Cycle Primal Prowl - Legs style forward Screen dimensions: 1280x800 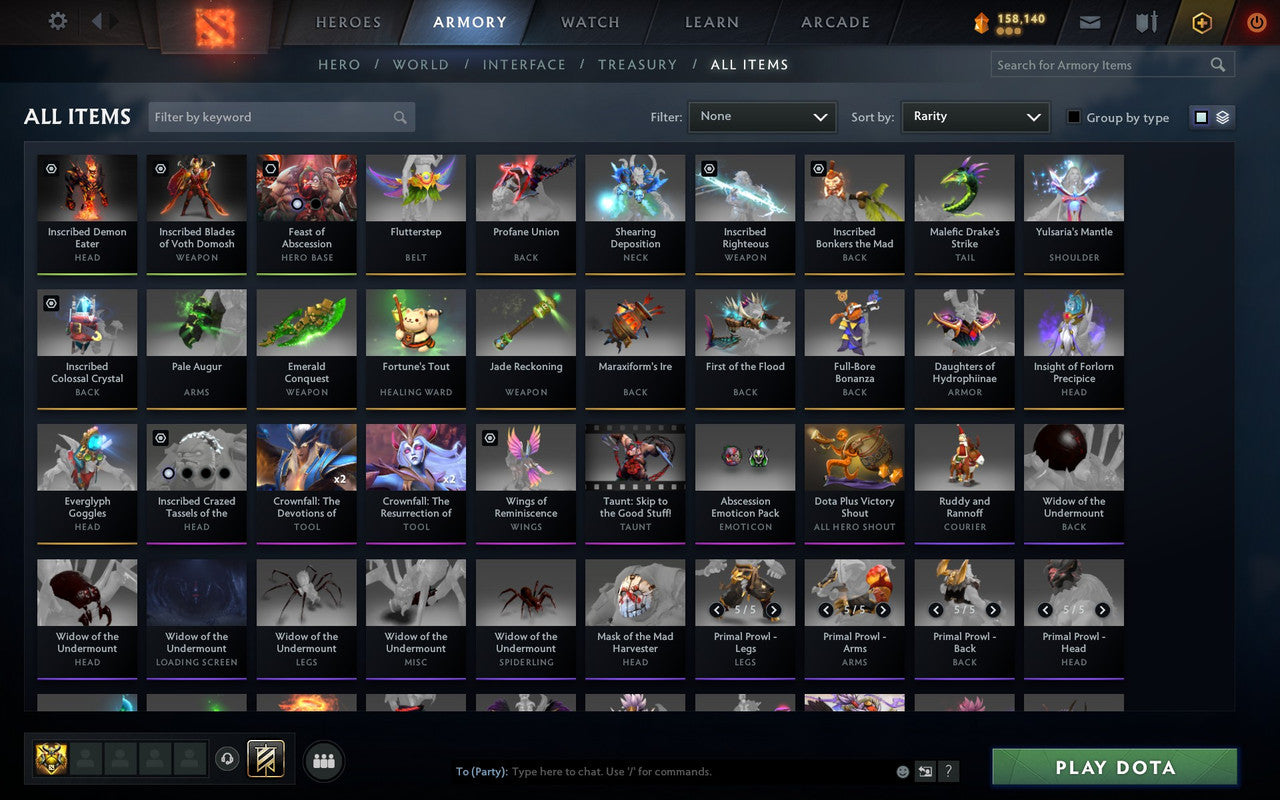(x=772, y=610)
